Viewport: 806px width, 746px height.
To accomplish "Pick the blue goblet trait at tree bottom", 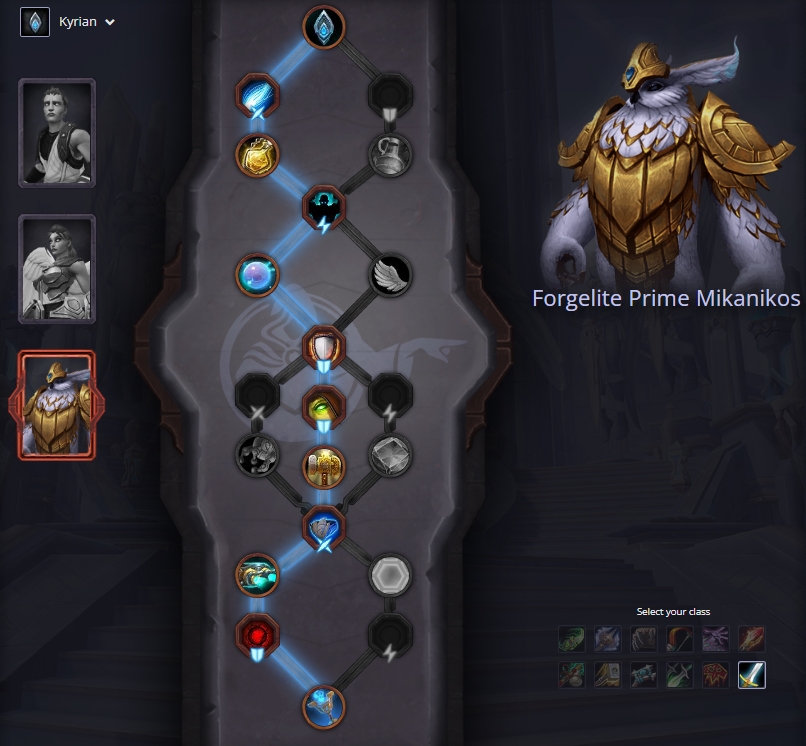I will click(323, 707).
